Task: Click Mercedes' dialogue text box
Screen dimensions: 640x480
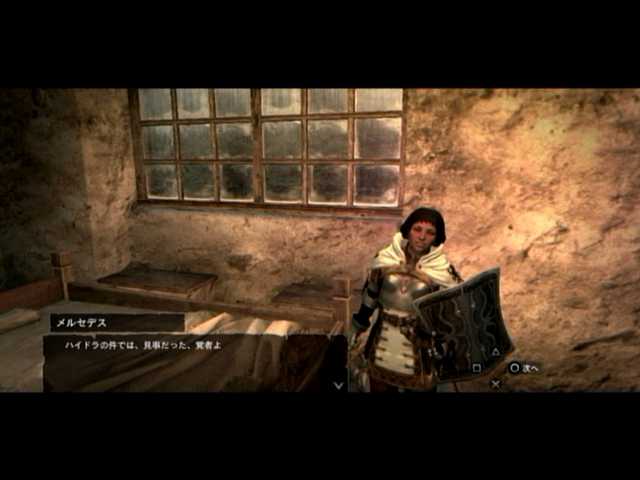Action: tap(194, 361)
